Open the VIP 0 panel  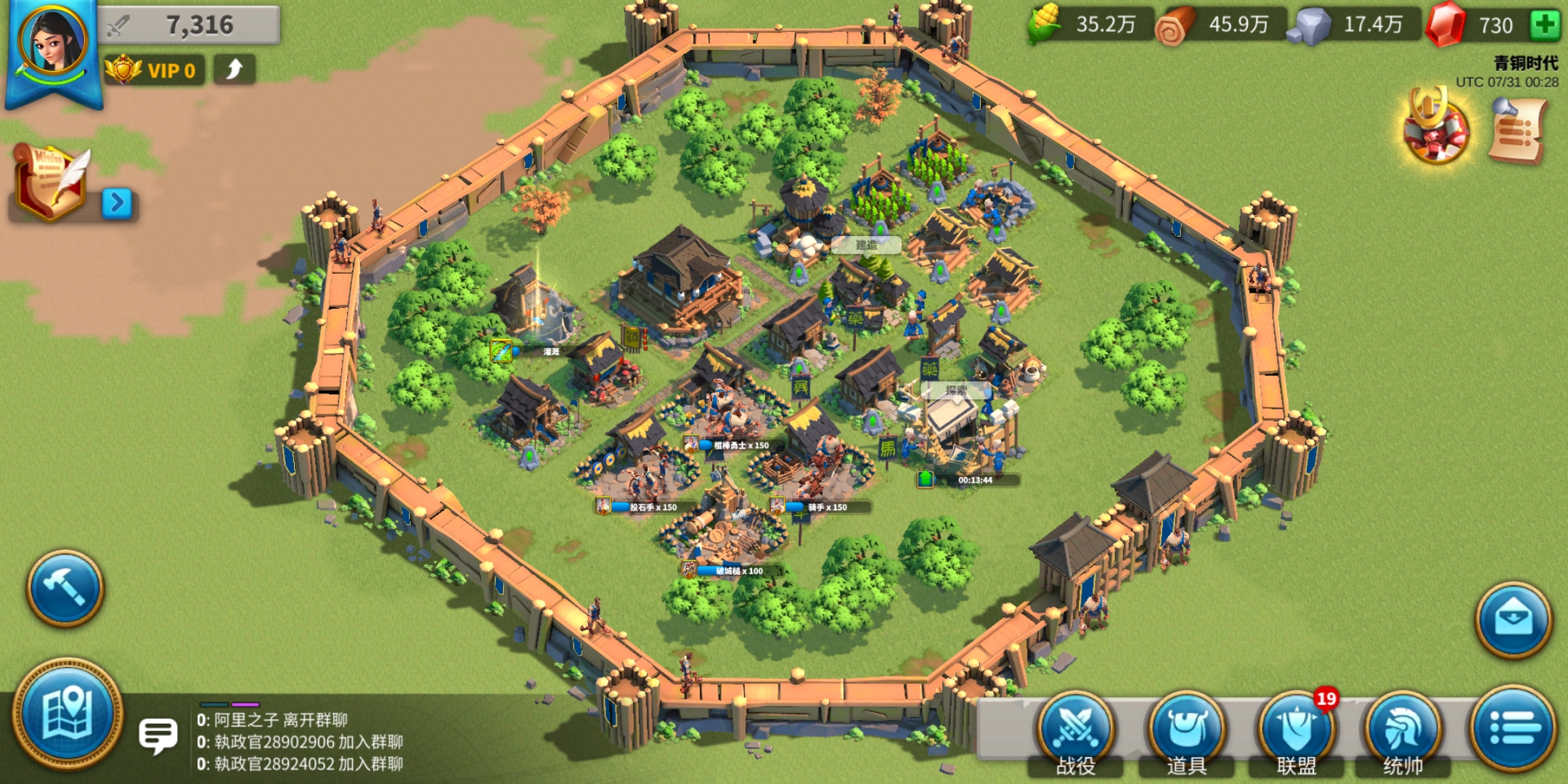[154, 70]
